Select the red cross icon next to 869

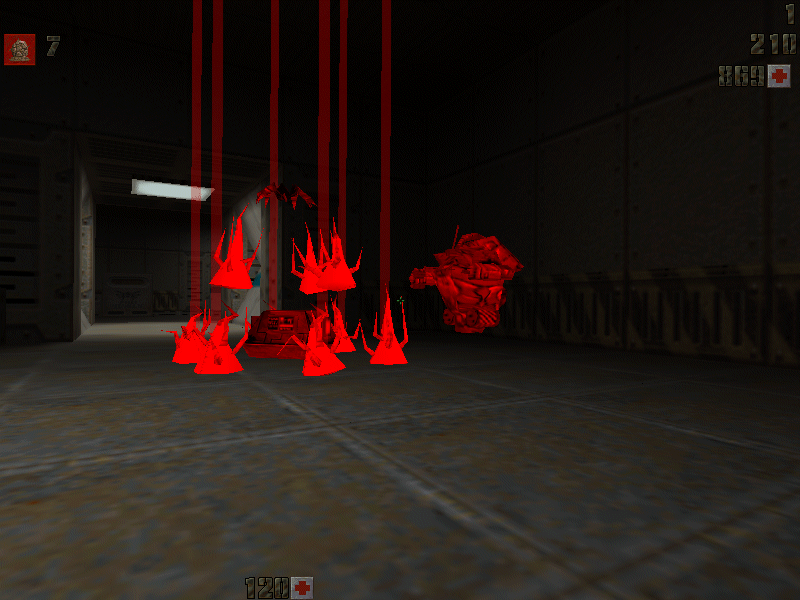(779, 76)
